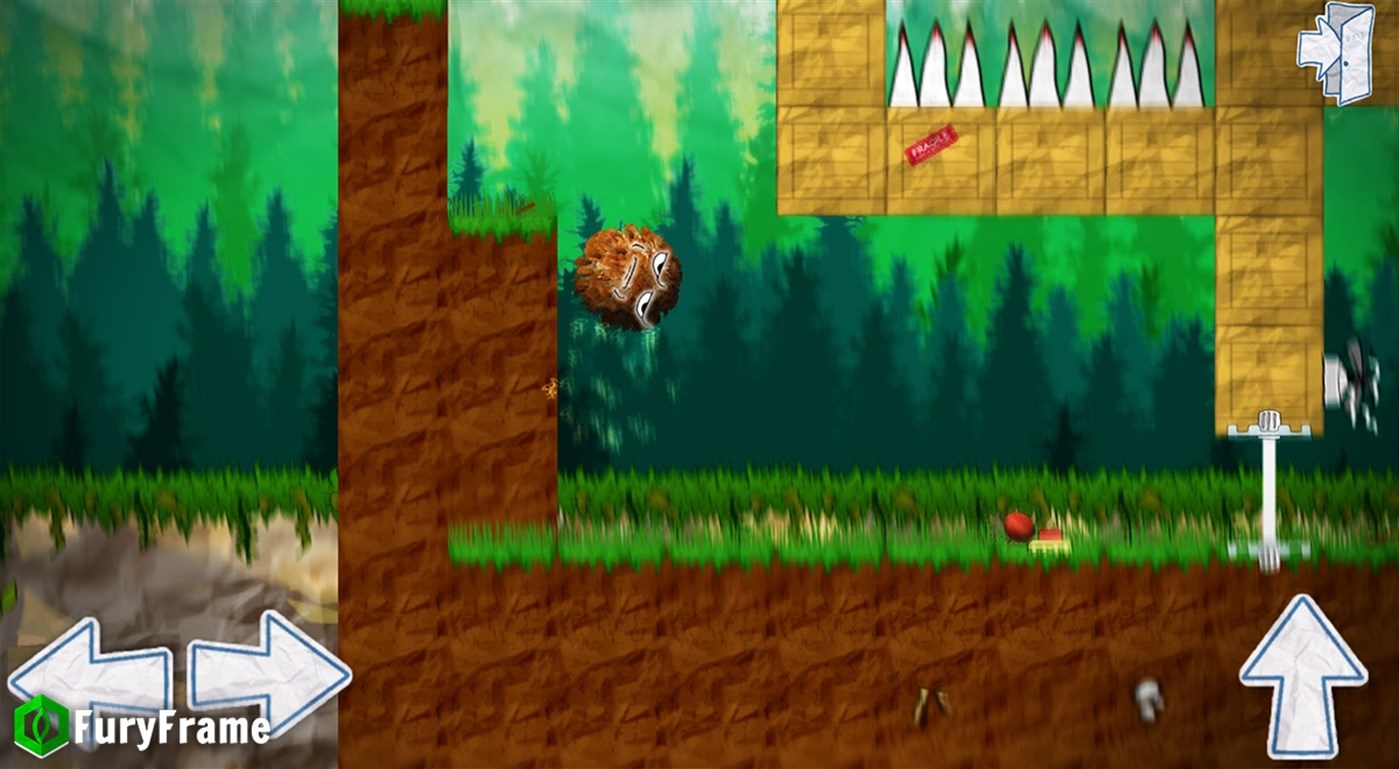Image resolution: width=1399 pixels, height=769 pixels.
Task: Flip the crenellated switch base
Action: click(1267, 432)
